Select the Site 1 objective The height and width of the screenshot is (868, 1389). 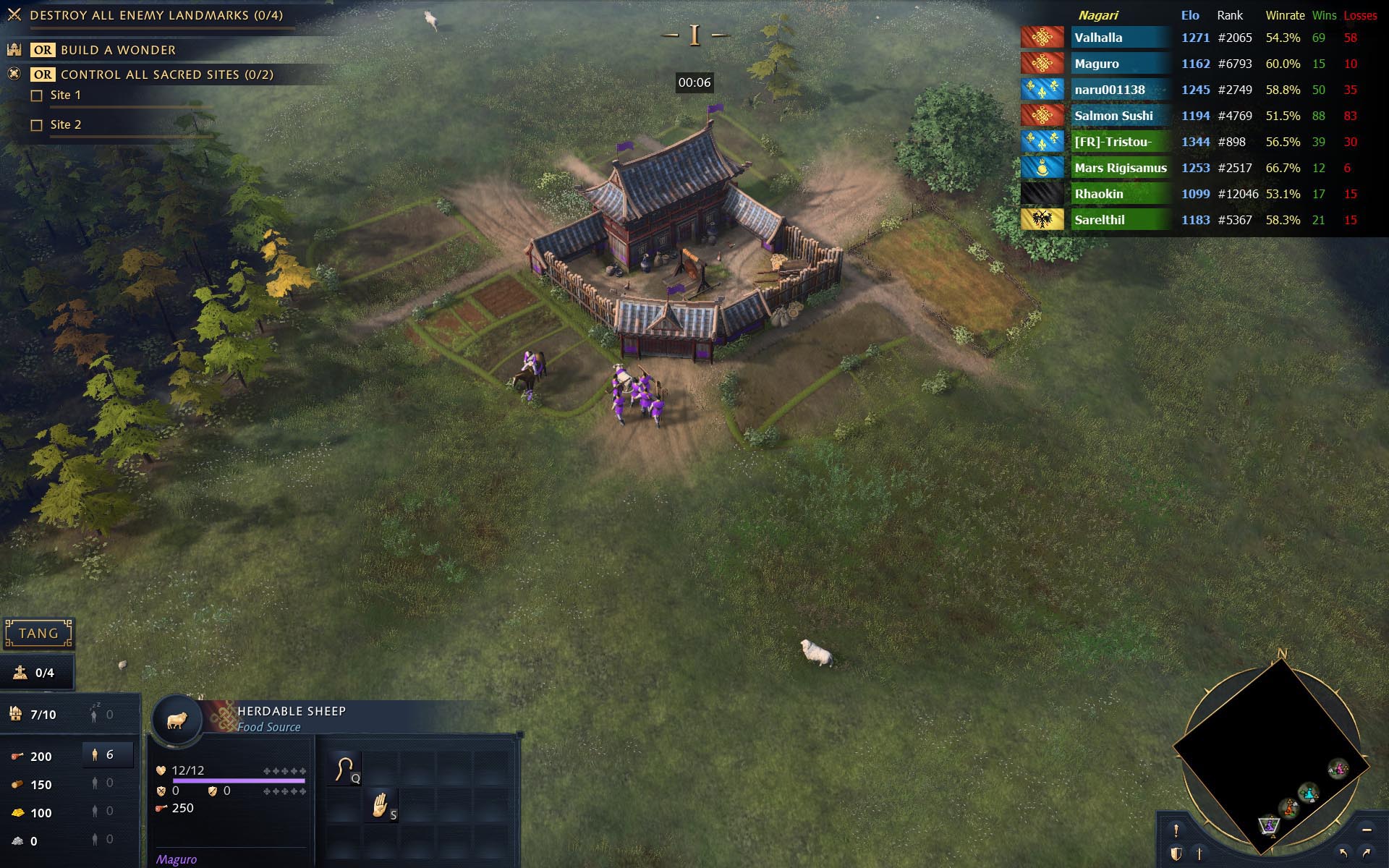(x=65, y=95)
